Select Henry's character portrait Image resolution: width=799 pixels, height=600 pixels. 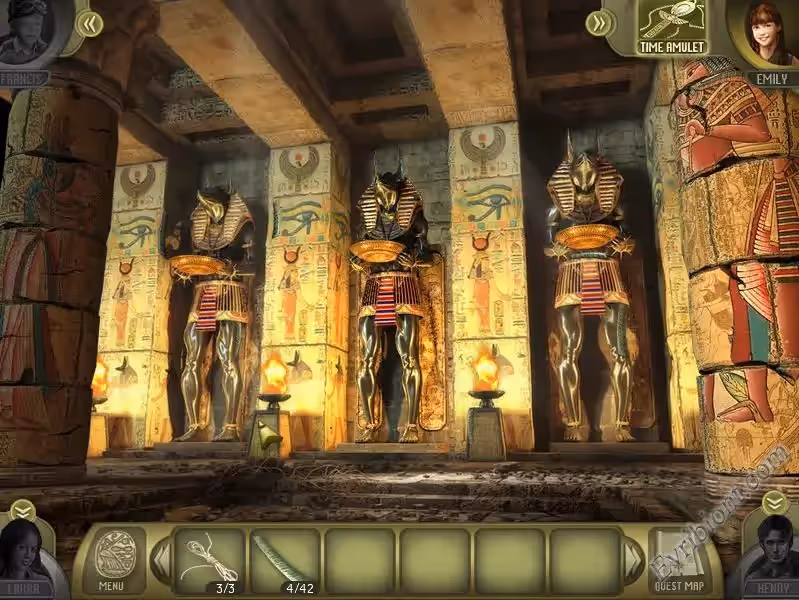770,560
